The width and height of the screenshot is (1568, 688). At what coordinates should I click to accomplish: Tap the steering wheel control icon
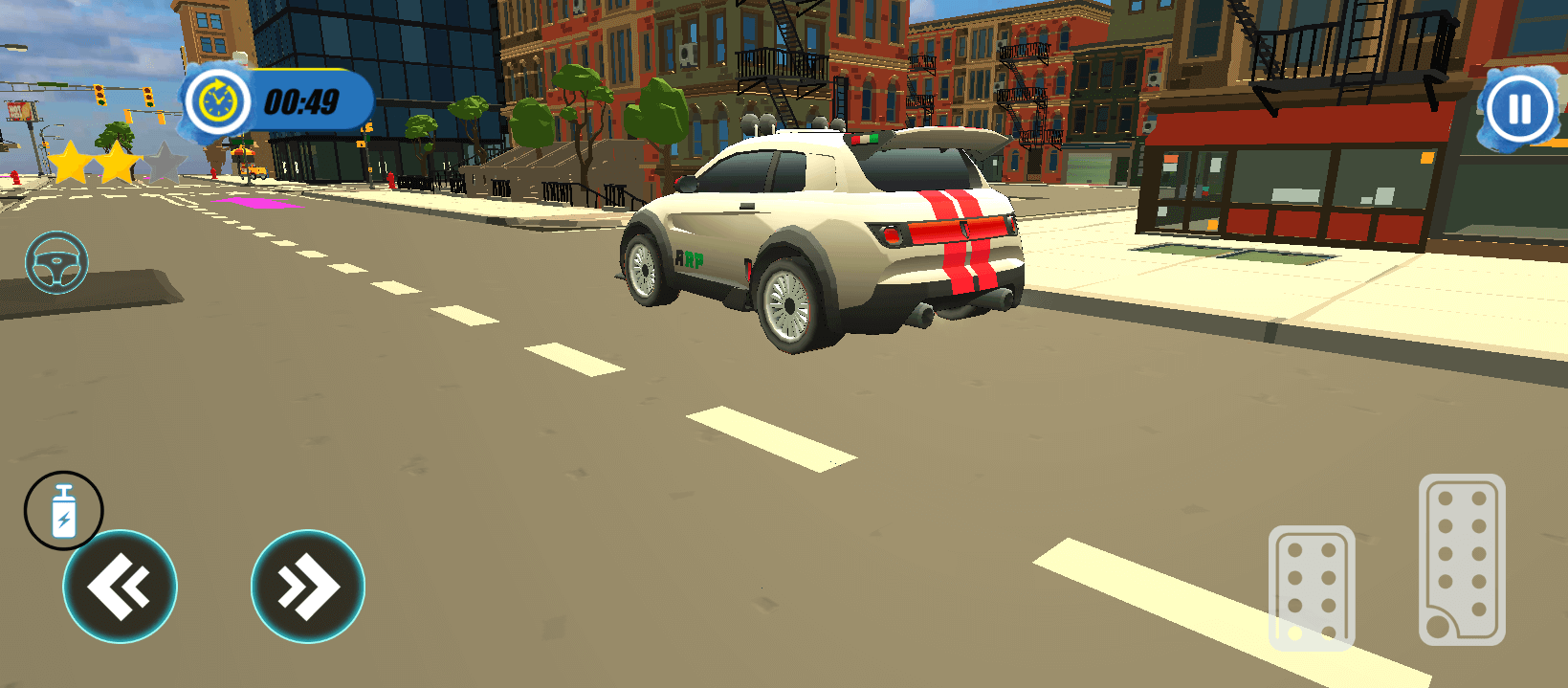(x=56, y=262)
